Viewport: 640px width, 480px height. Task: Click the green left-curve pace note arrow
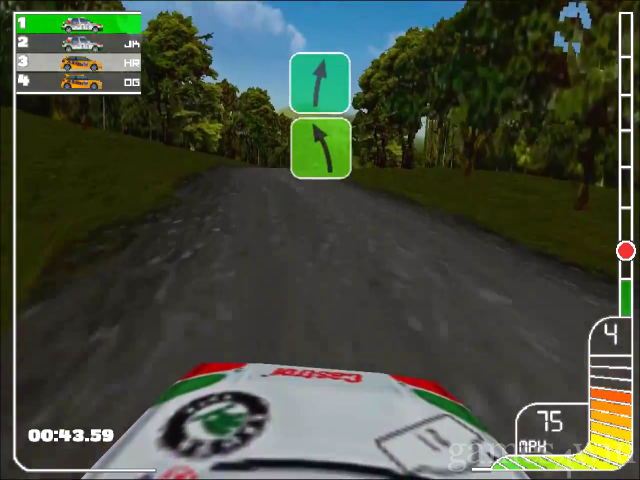click(x=320, y=148)
